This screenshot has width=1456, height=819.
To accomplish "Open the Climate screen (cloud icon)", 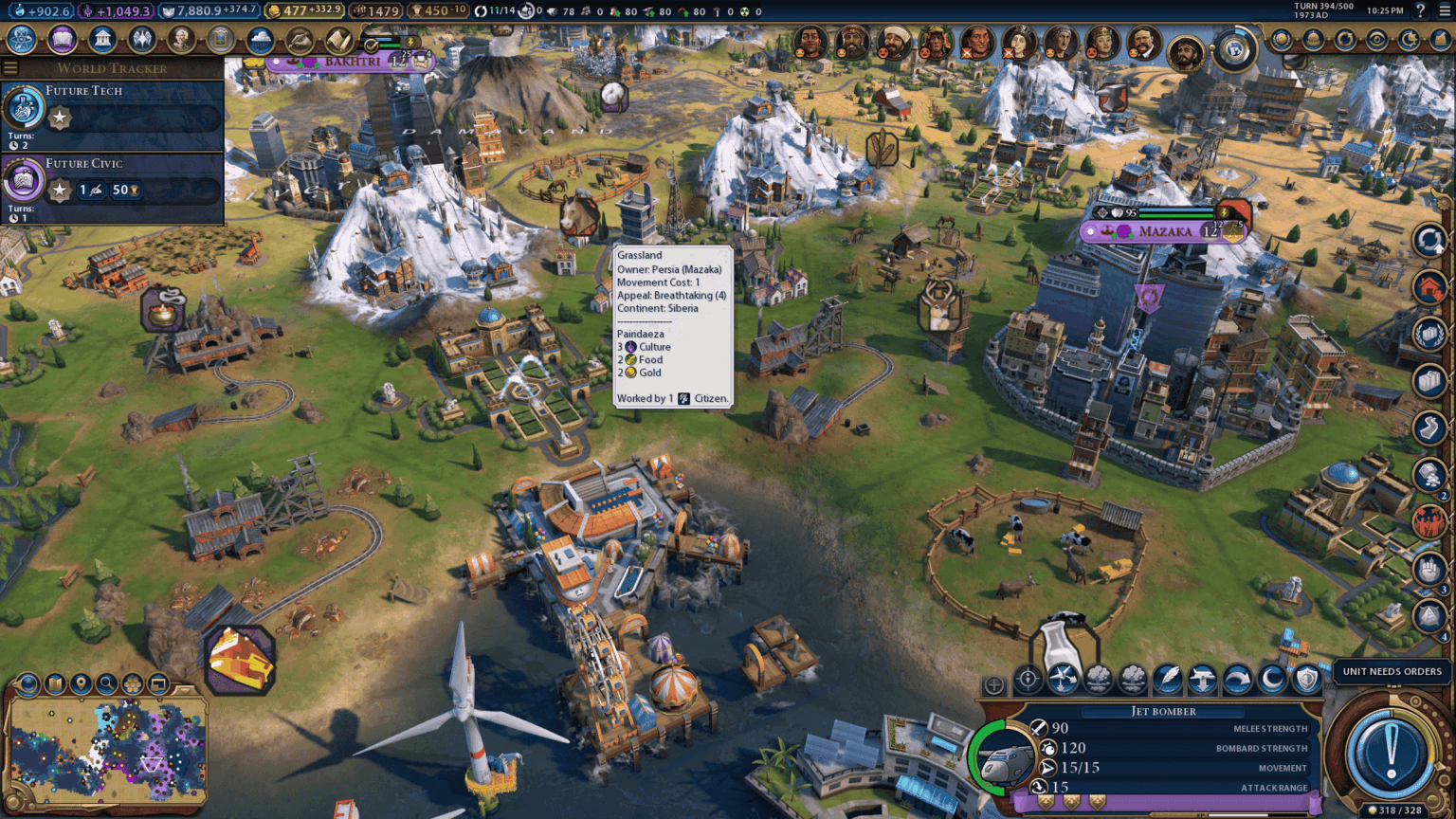I will point(262,41).
